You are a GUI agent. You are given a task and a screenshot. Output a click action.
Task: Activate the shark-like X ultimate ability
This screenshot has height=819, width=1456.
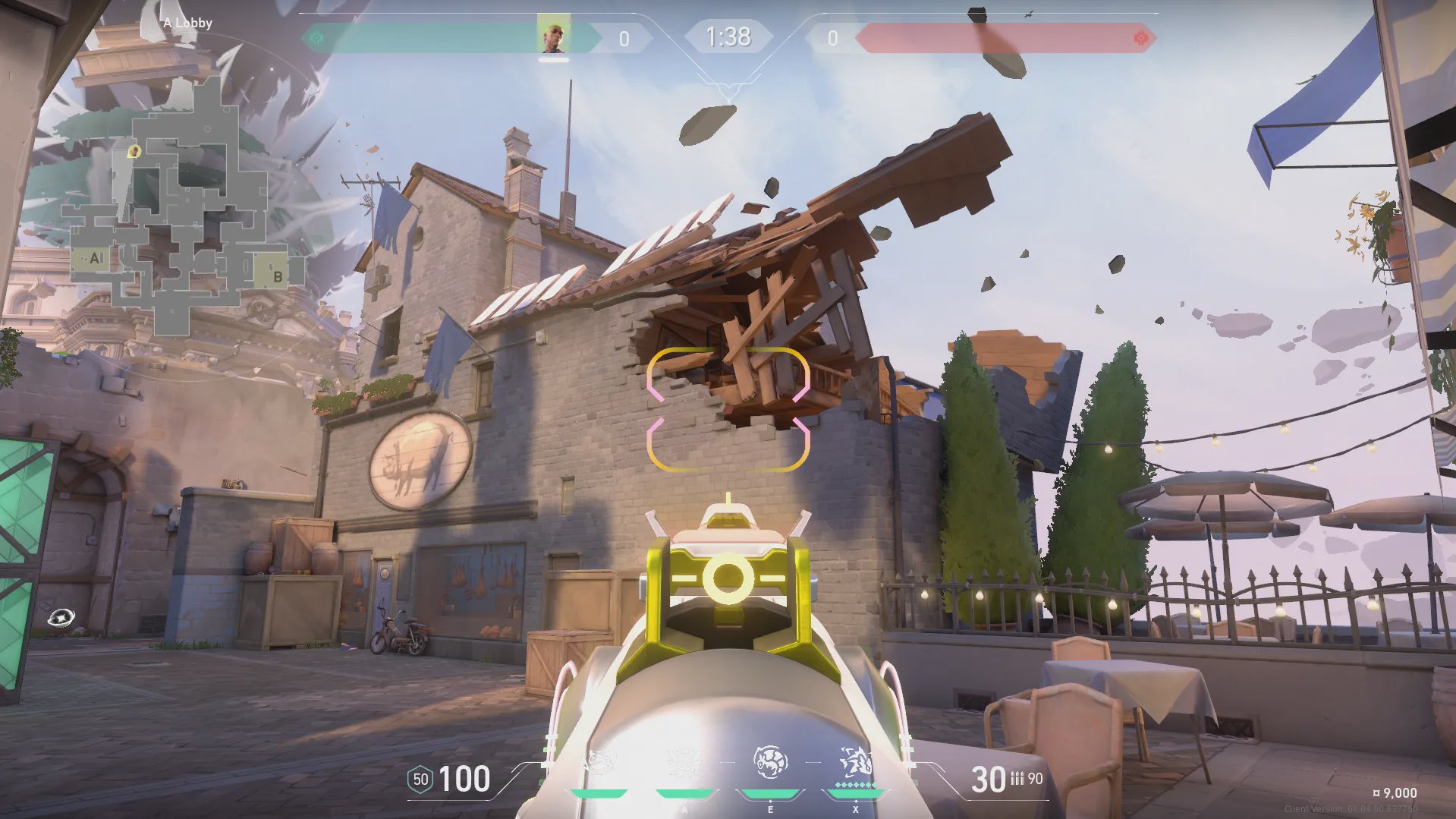pyautogui.click(x=855, y=761)
